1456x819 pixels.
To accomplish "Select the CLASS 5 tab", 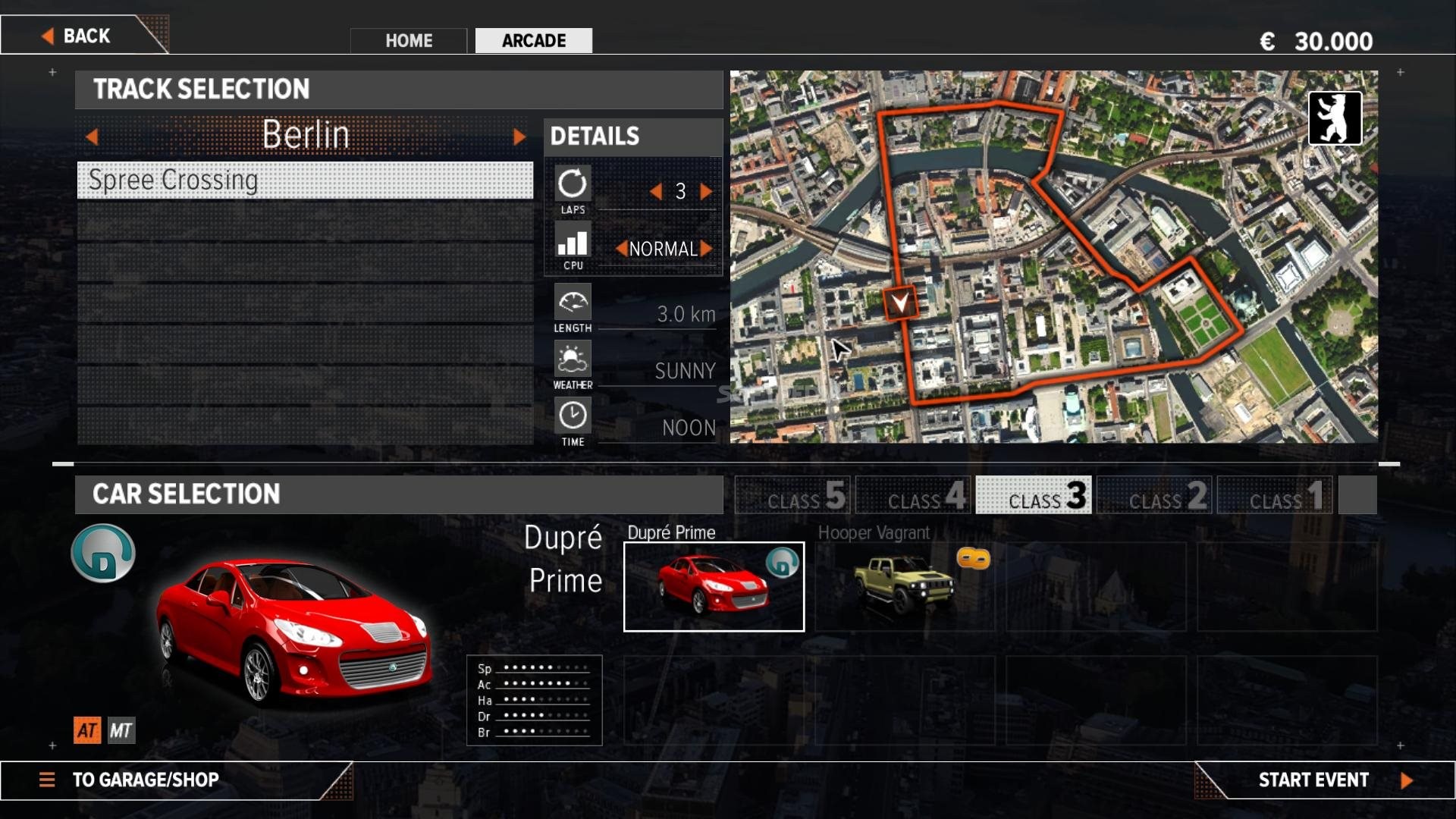I will [792, 495].
